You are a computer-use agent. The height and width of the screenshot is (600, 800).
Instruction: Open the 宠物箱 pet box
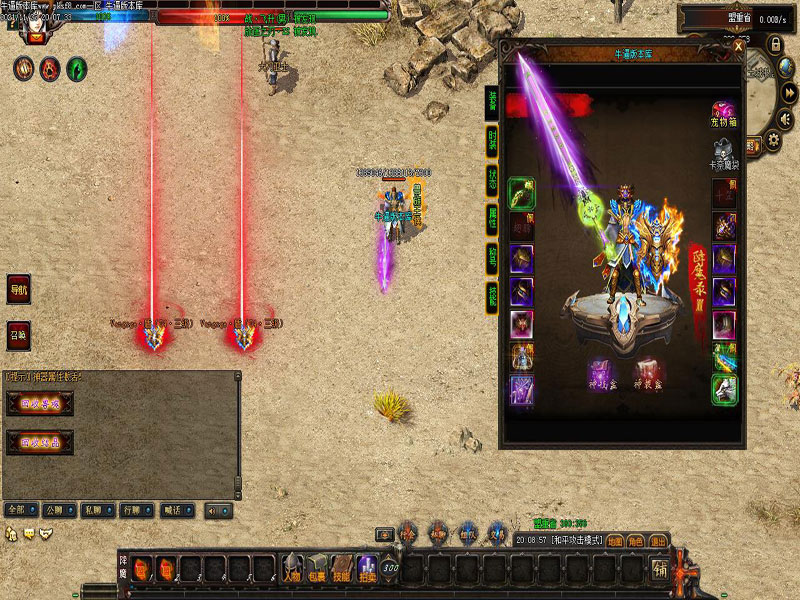tap(724, 113)
